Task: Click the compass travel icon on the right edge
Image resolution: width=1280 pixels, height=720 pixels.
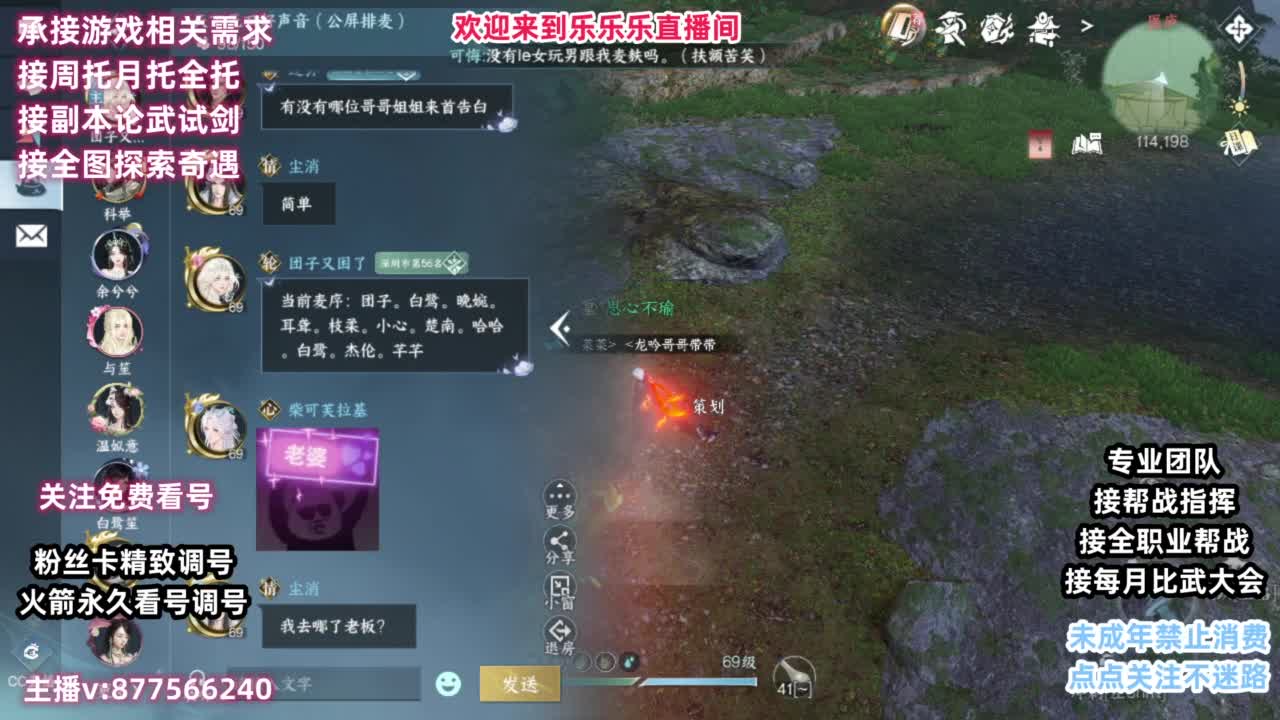Action: click(x=1240, y=30)
